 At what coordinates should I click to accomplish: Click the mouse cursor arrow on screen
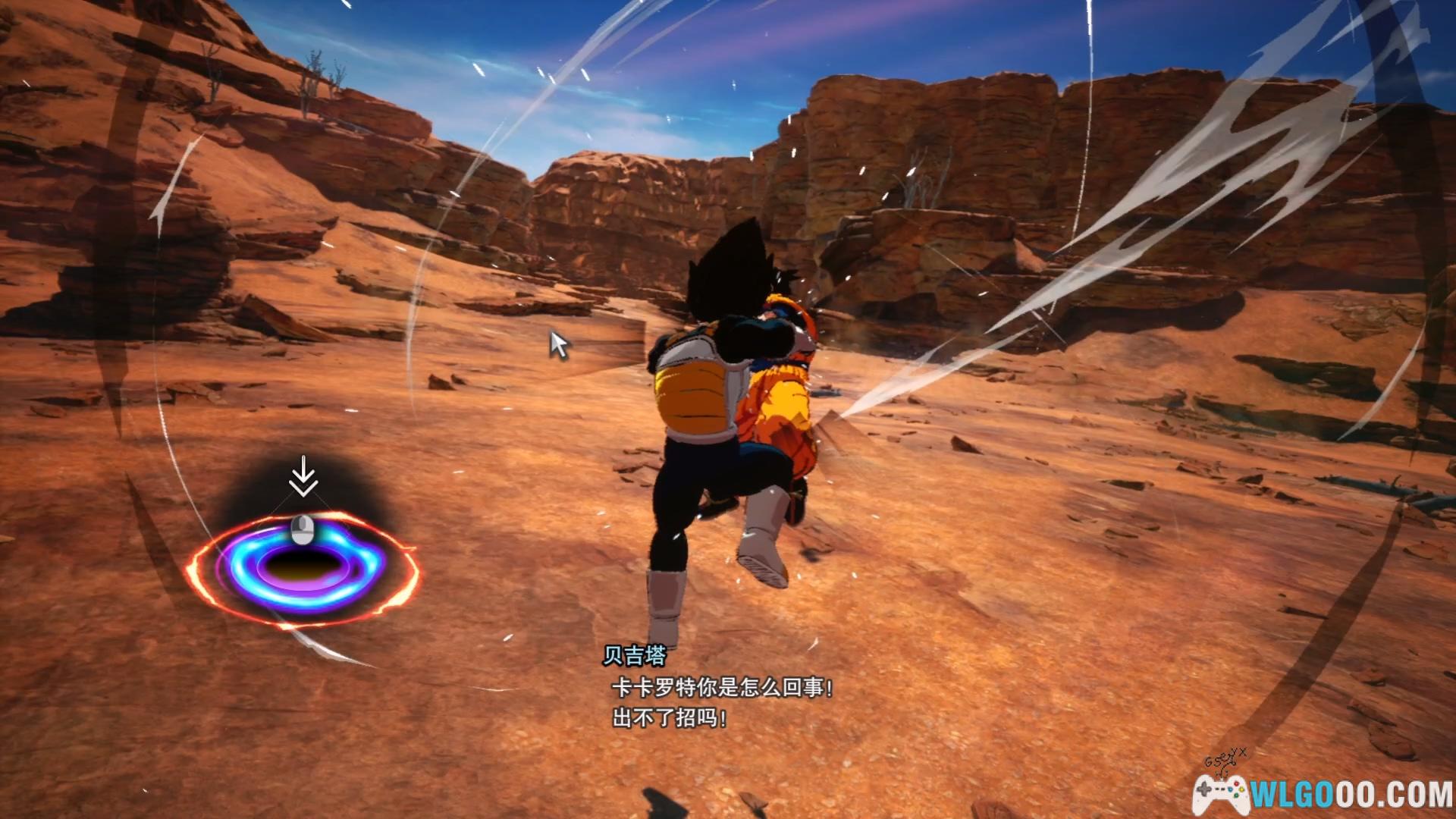[x=557, y=345]
